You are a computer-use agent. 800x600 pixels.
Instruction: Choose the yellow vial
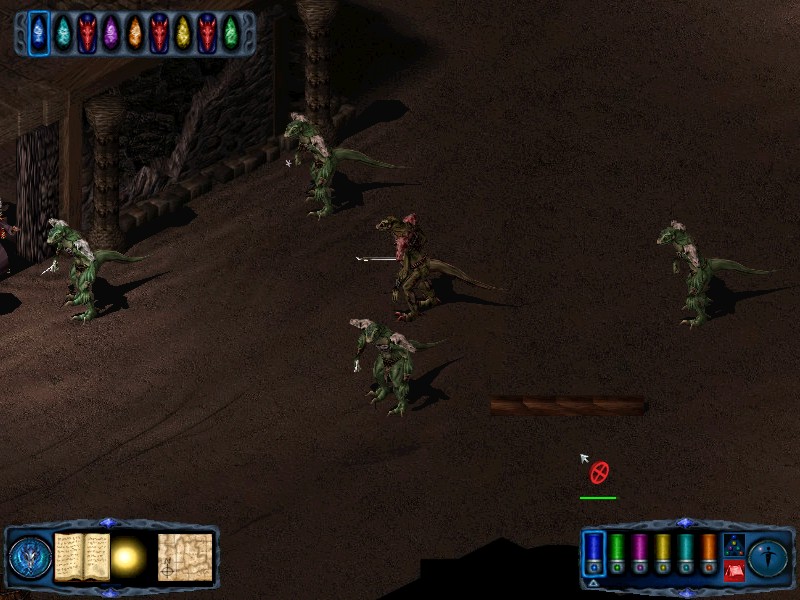click(x=663, y=551)
